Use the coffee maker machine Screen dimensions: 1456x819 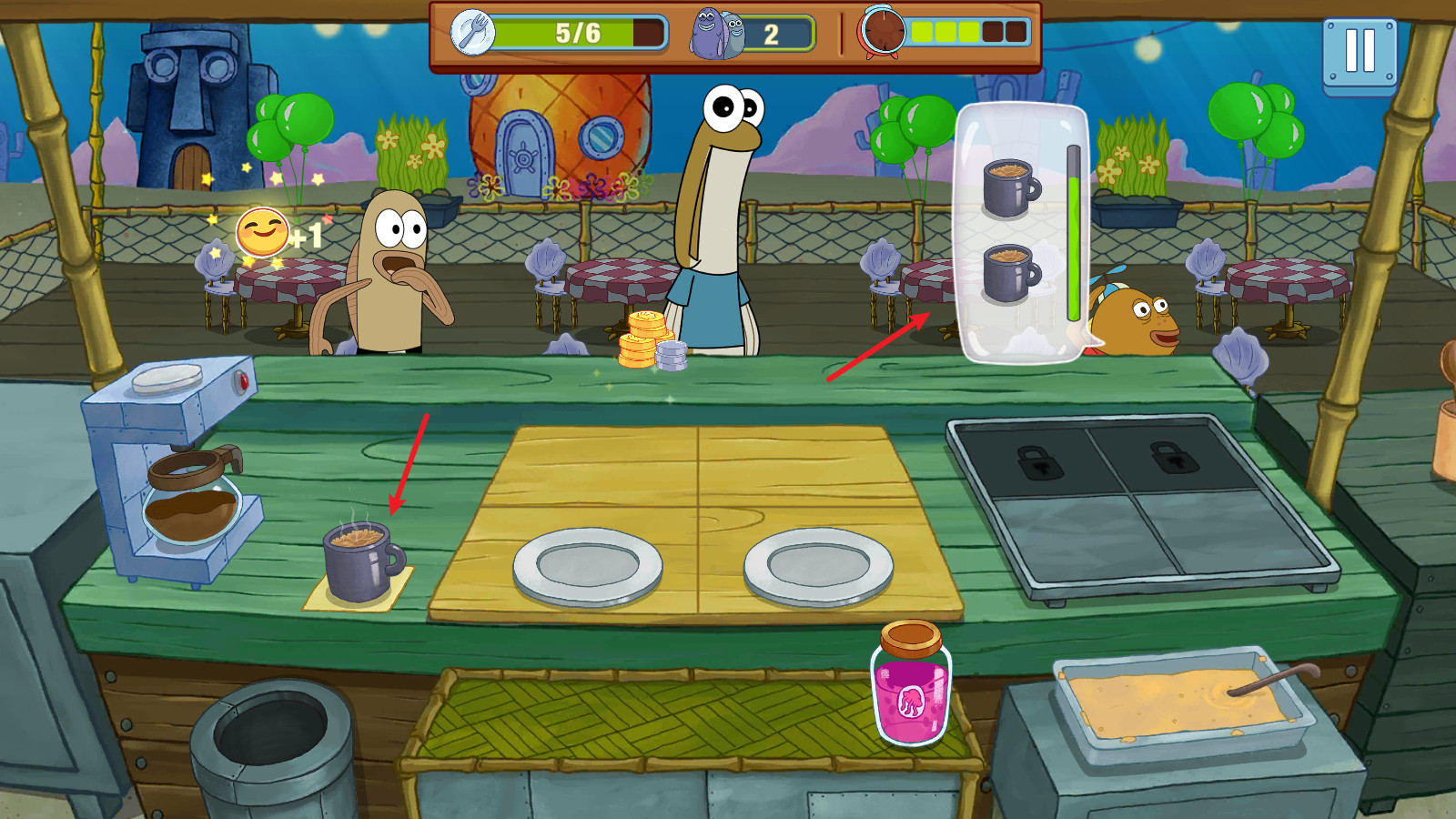tap(178, 470)
